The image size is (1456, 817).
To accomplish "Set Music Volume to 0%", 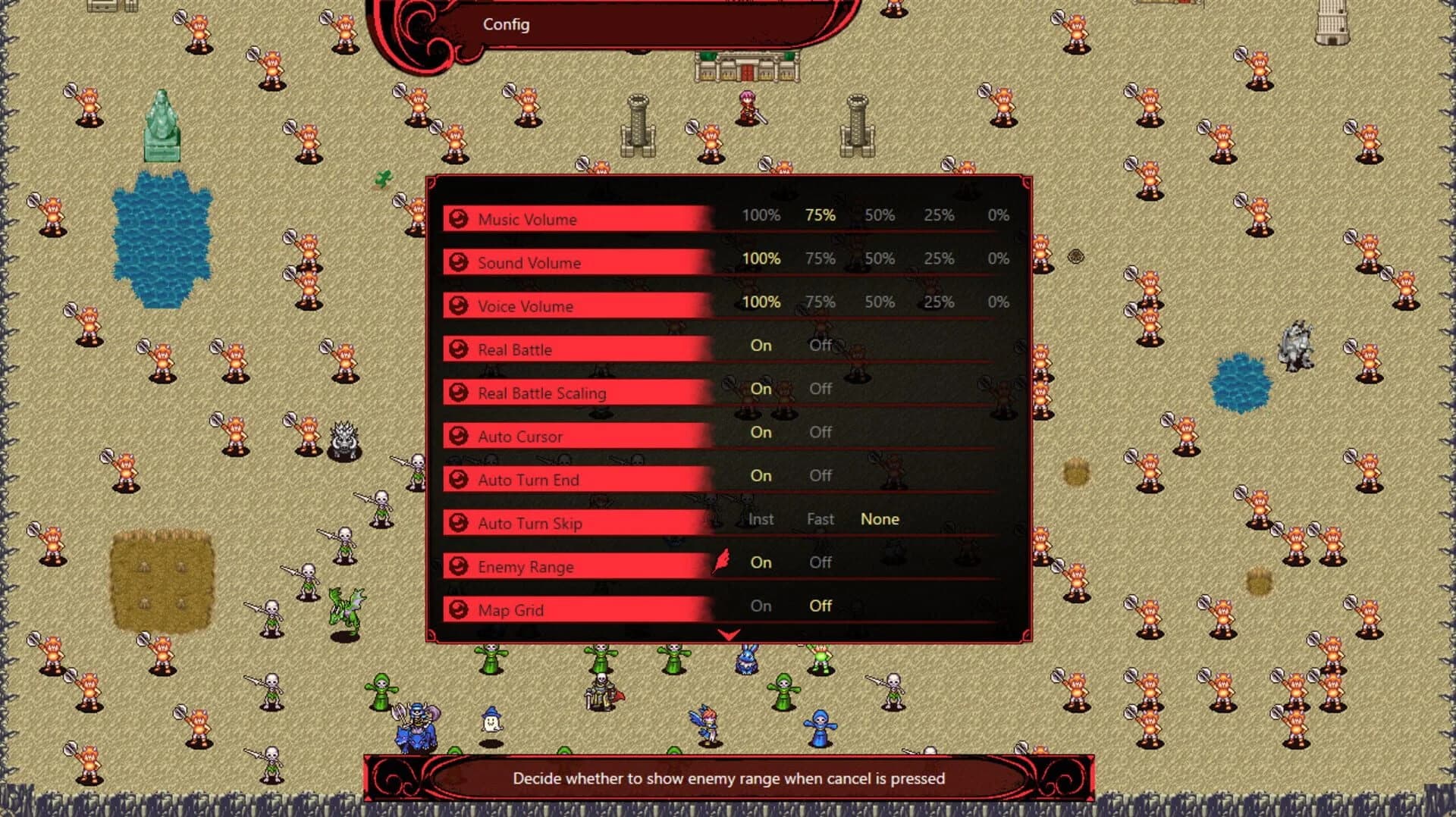I will click(x=998, y=215).
